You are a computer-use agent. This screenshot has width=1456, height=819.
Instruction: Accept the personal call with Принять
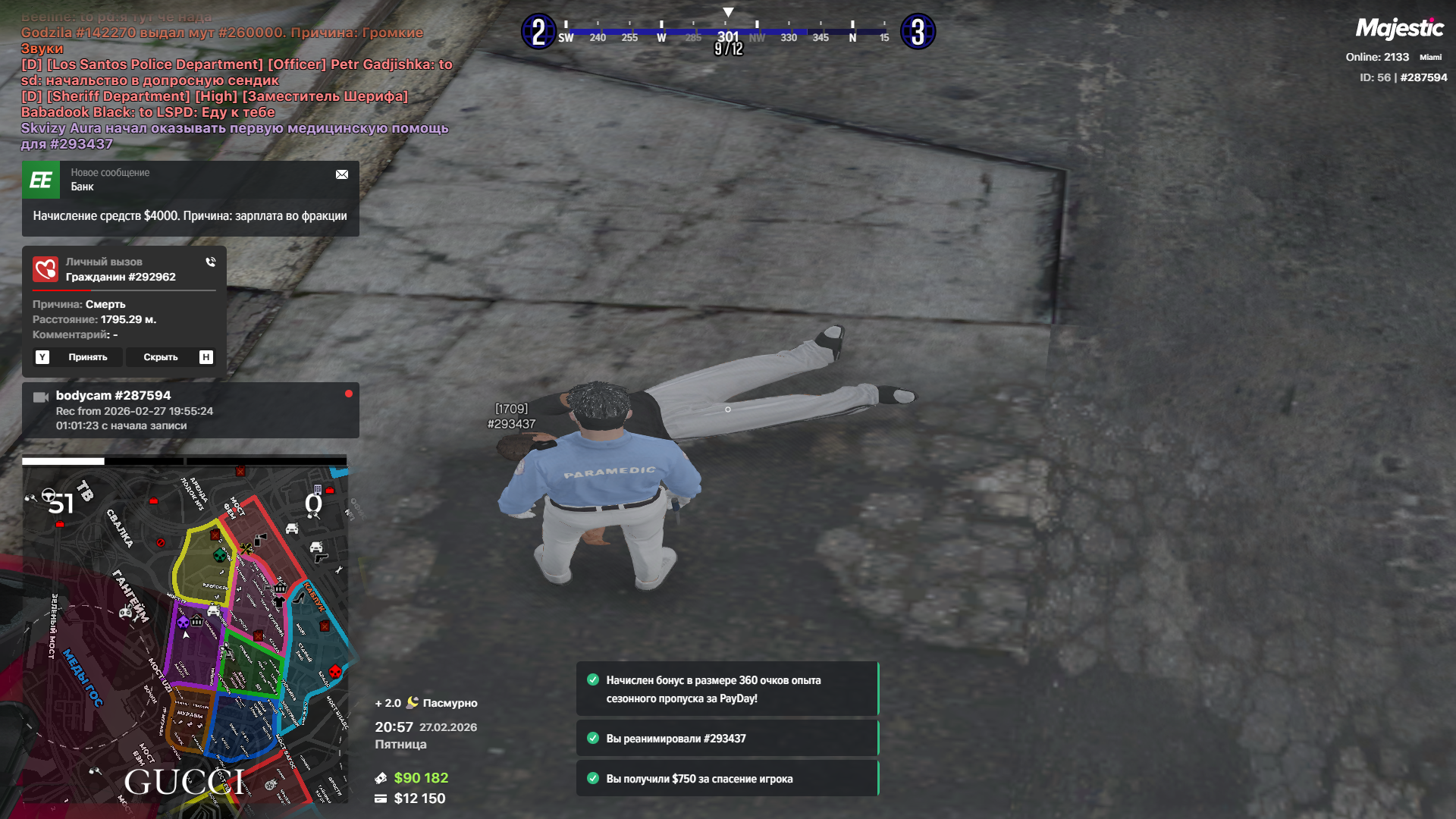87,357
